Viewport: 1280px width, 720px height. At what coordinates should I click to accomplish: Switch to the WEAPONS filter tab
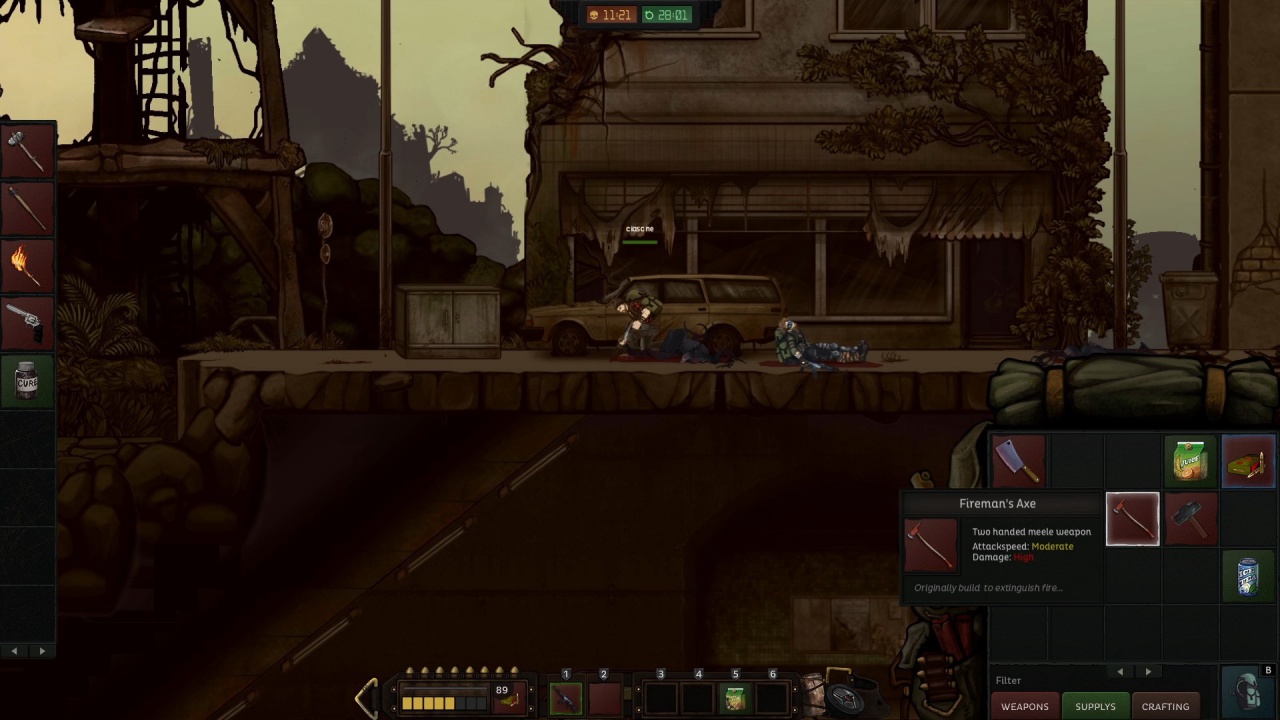[x=1024, y=706]
